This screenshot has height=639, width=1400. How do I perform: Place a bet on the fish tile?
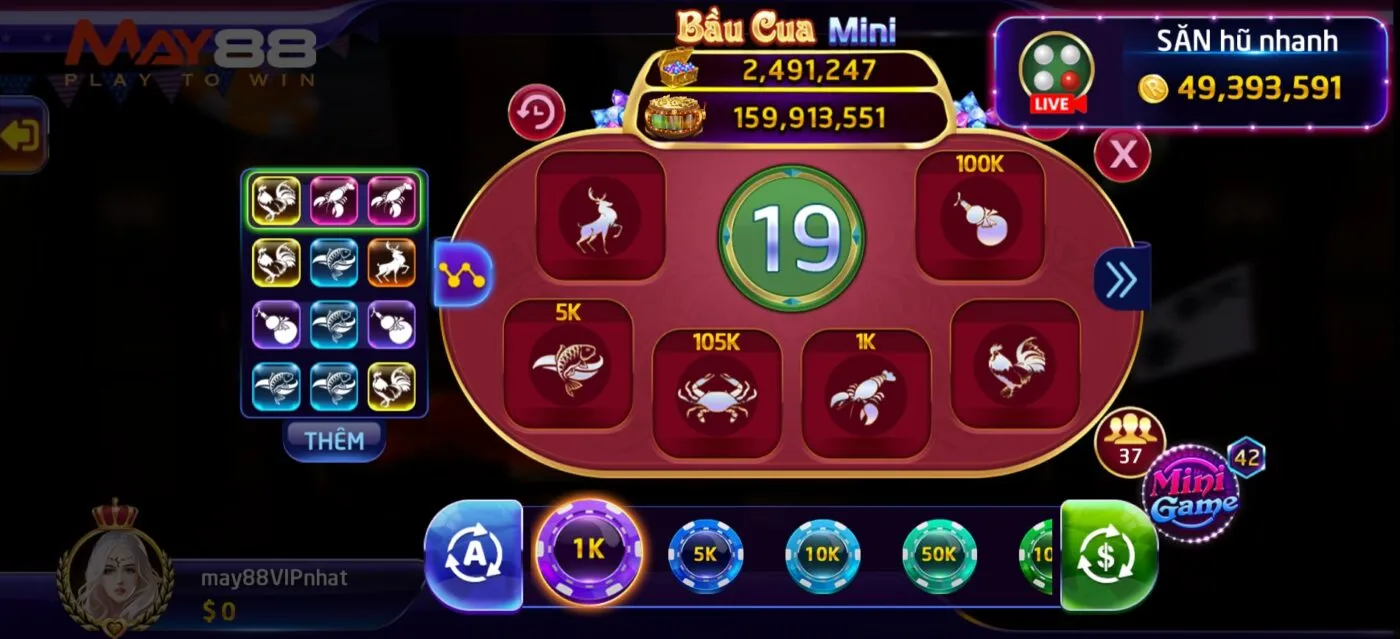click(x=567, y=365)
